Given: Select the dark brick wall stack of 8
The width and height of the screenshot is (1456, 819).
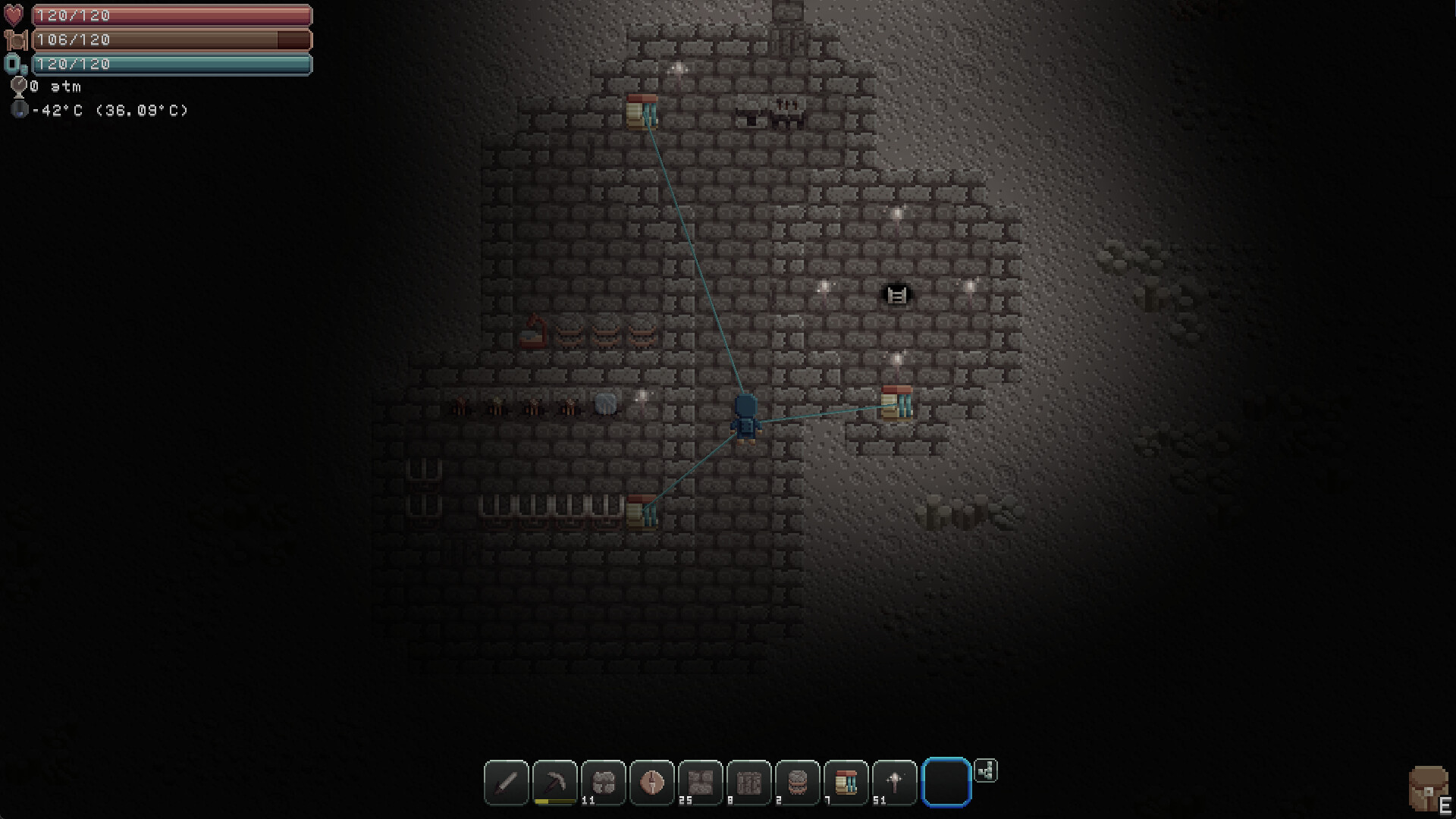Looking at the screenshot, I should [x=748, y=783].
